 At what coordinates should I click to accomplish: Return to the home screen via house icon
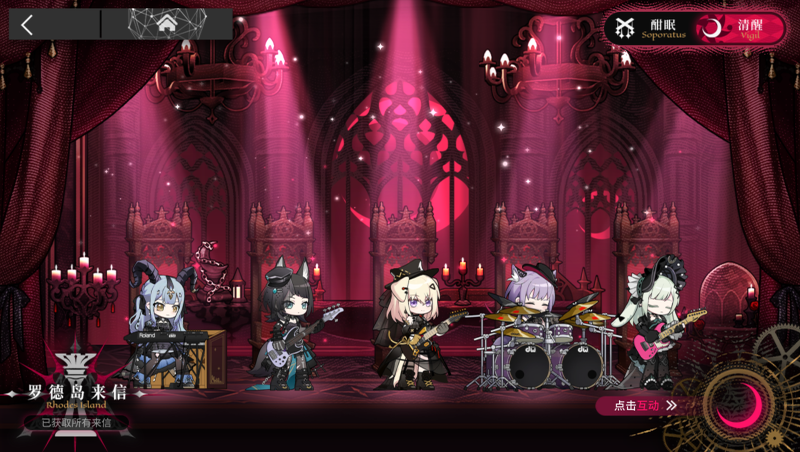(166, 24)
